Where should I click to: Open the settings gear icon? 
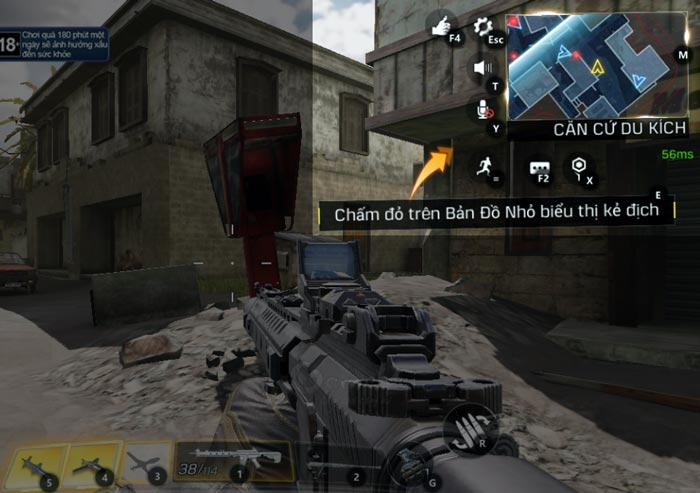(x=483, y=27)
